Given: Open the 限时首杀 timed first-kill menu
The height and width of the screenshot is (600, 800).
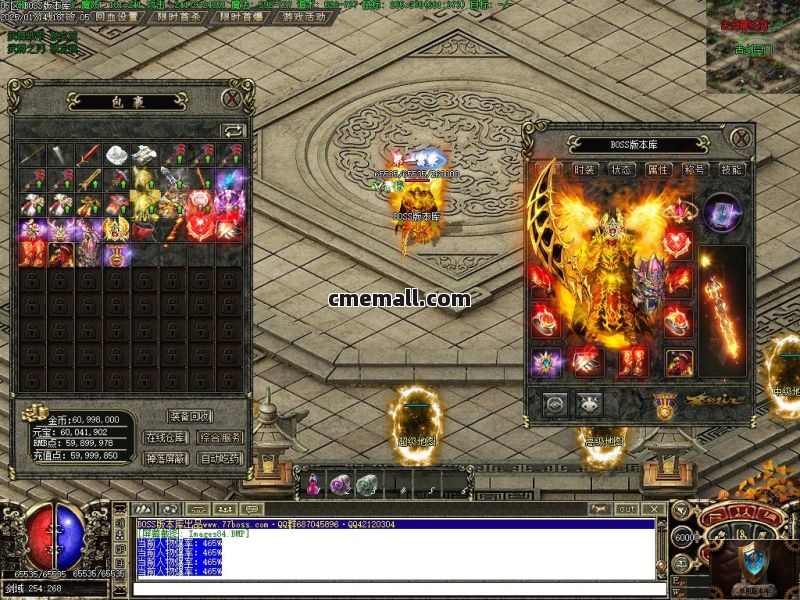Looking at the screenshot, I should (x=185, y=17).
